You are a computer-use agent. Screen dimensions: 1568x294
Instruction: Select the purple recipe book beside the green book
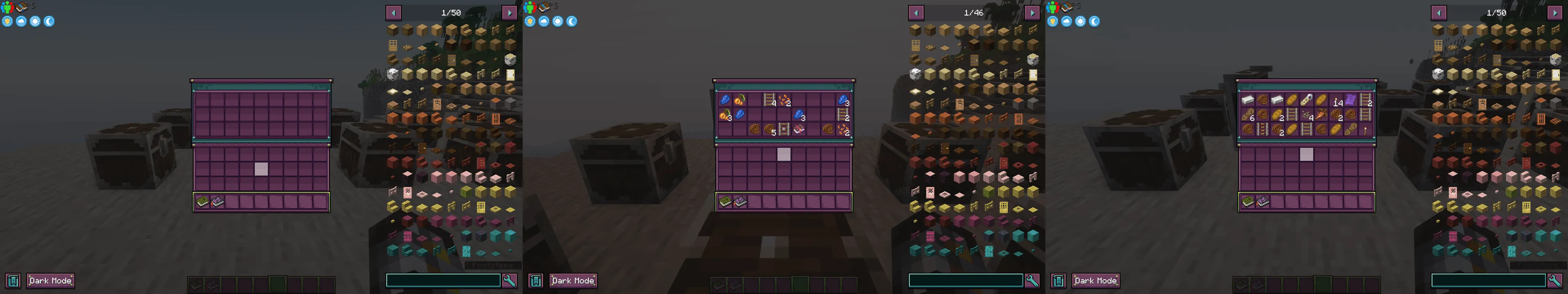point(217,201)
